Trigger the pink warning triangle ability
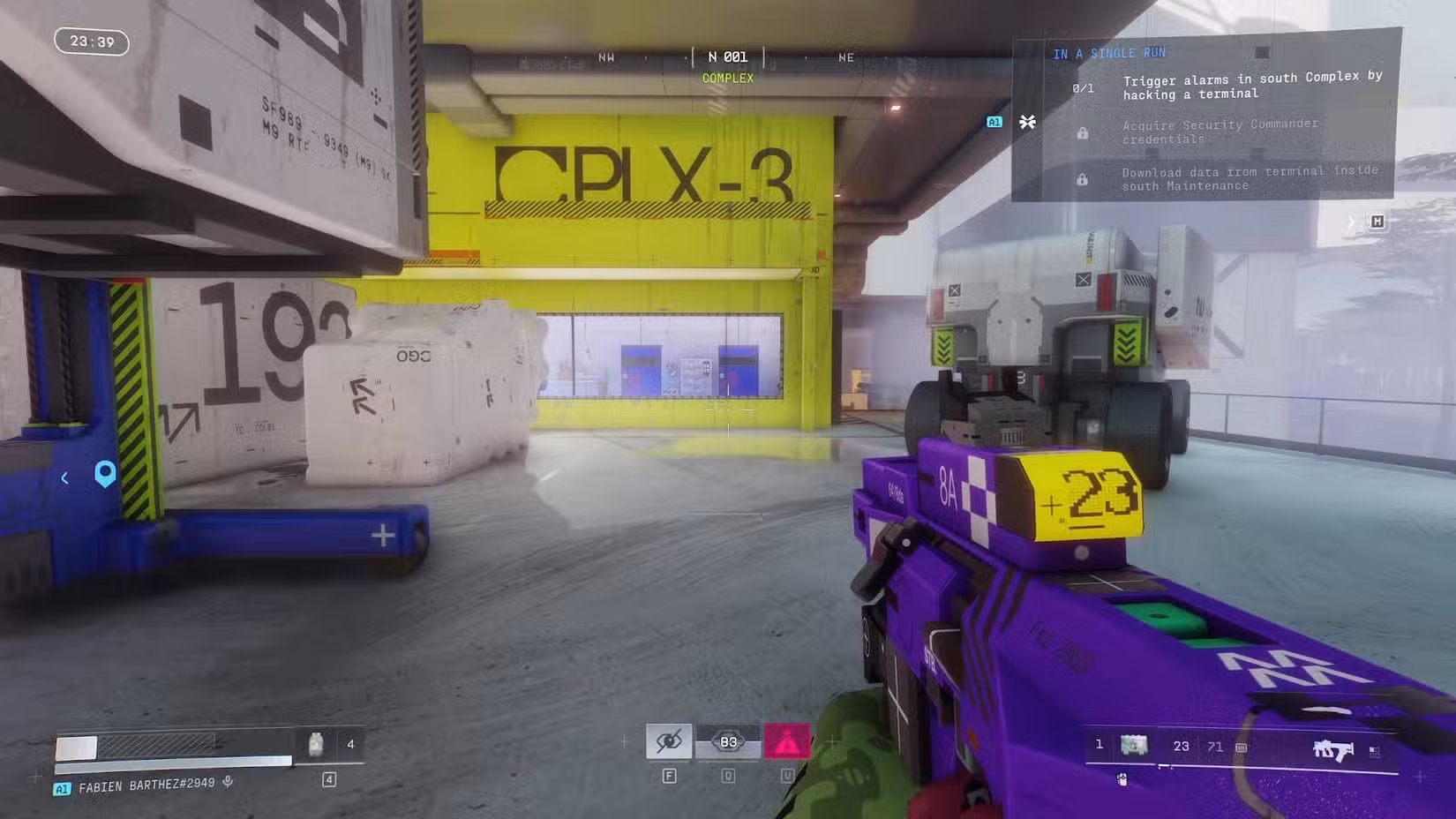Image resolution: width=1456 pixels, height=819 pixels. point(786,742)
